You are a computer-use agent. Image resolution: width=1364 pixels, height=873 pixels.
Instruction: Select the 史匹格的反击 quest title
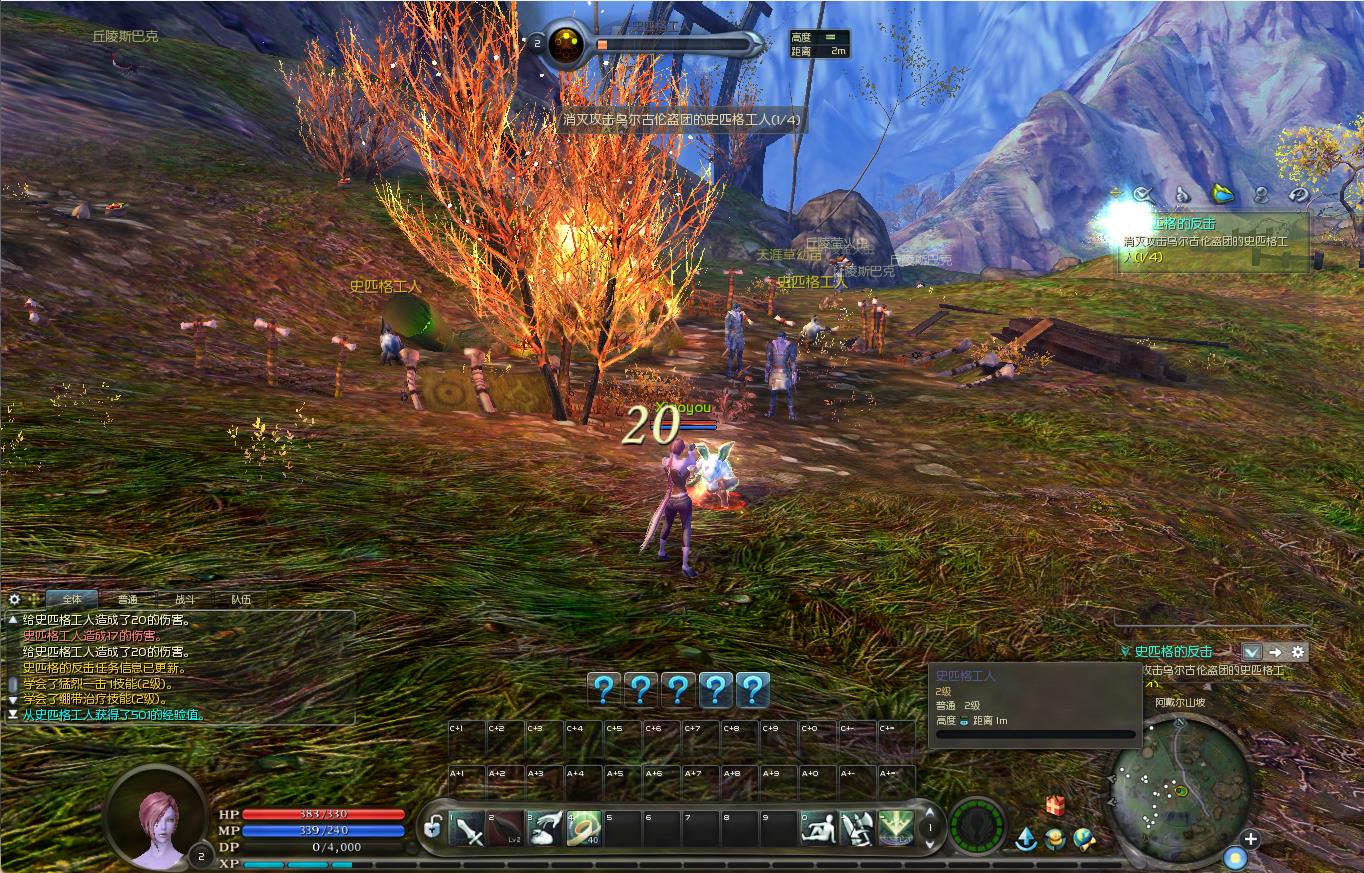(x=1173, y=652)
